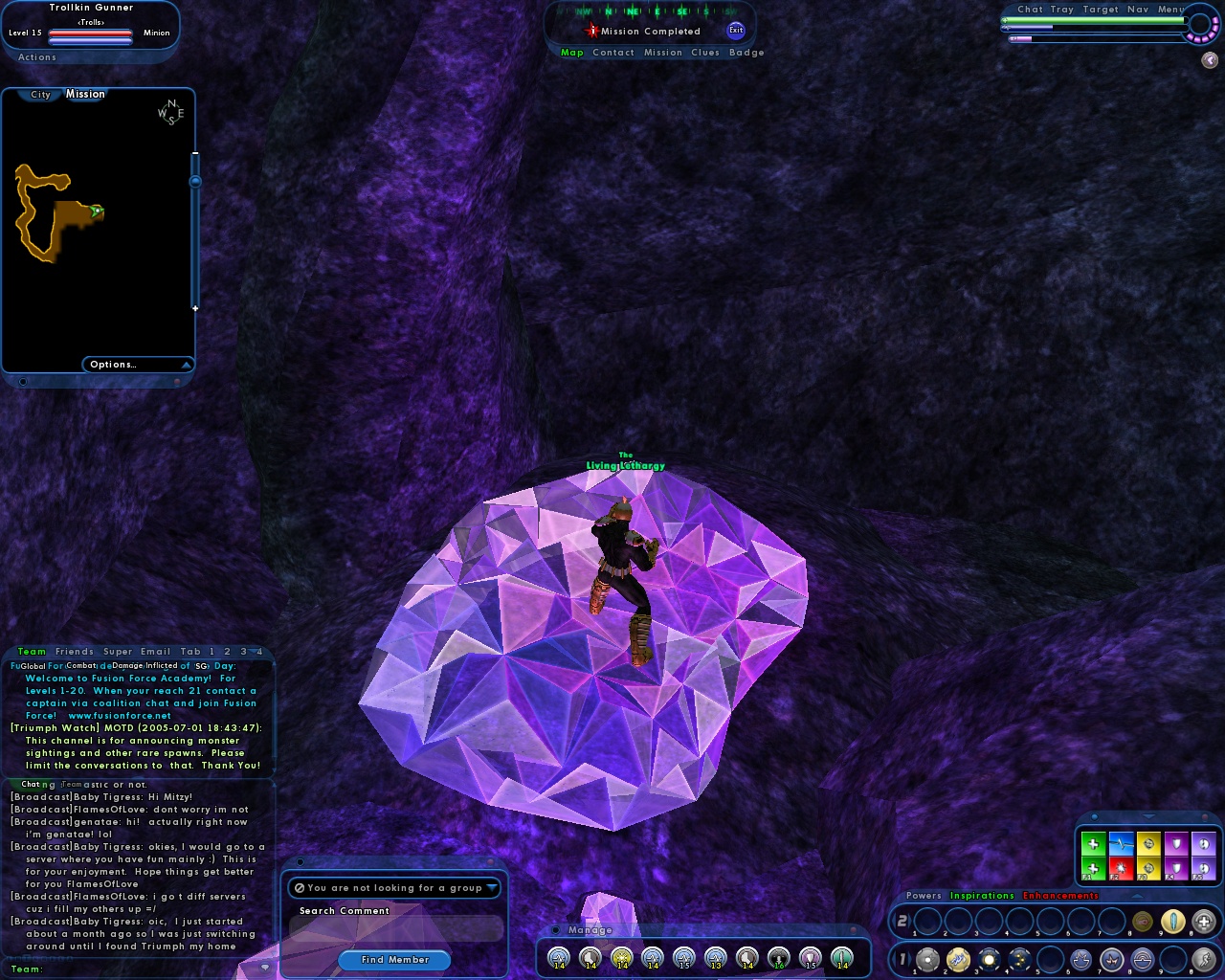Open the Options dropdown on the map window
Screen dimensions: 1225x980
pos(114,365)
